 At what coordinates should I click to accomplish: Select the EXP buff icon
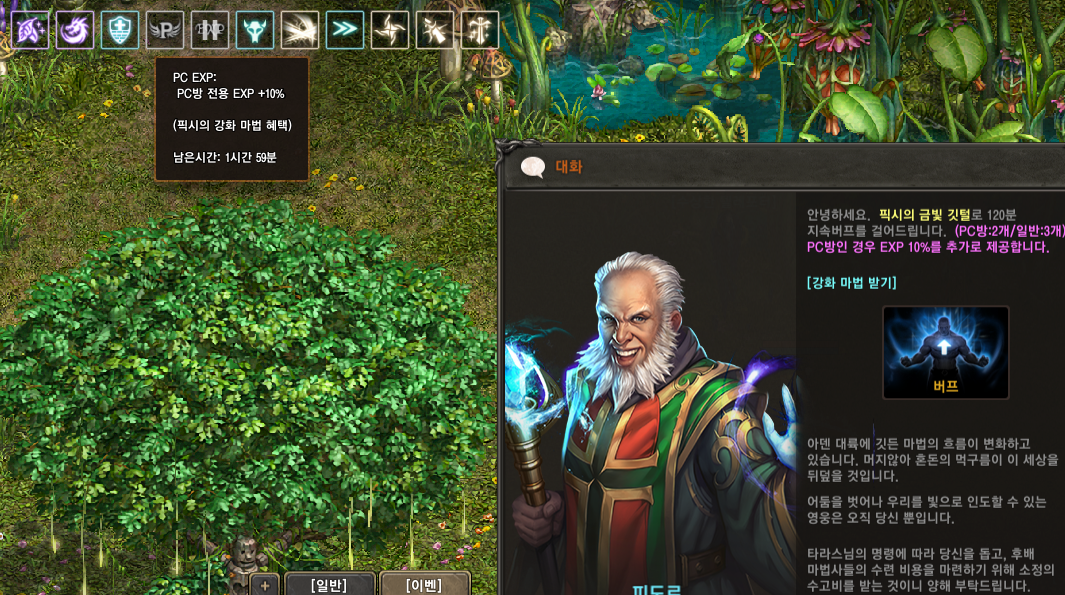[x=210, y=30]
